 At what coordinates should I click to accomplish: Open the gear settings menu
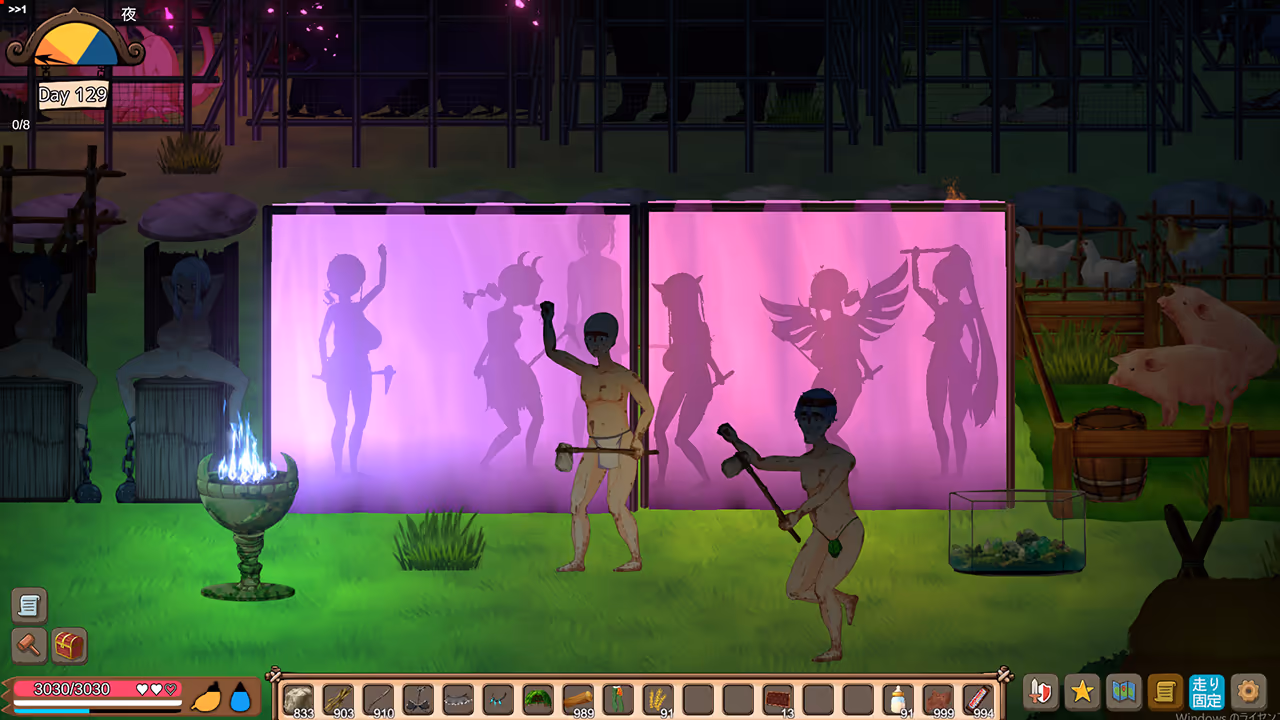1247,691
